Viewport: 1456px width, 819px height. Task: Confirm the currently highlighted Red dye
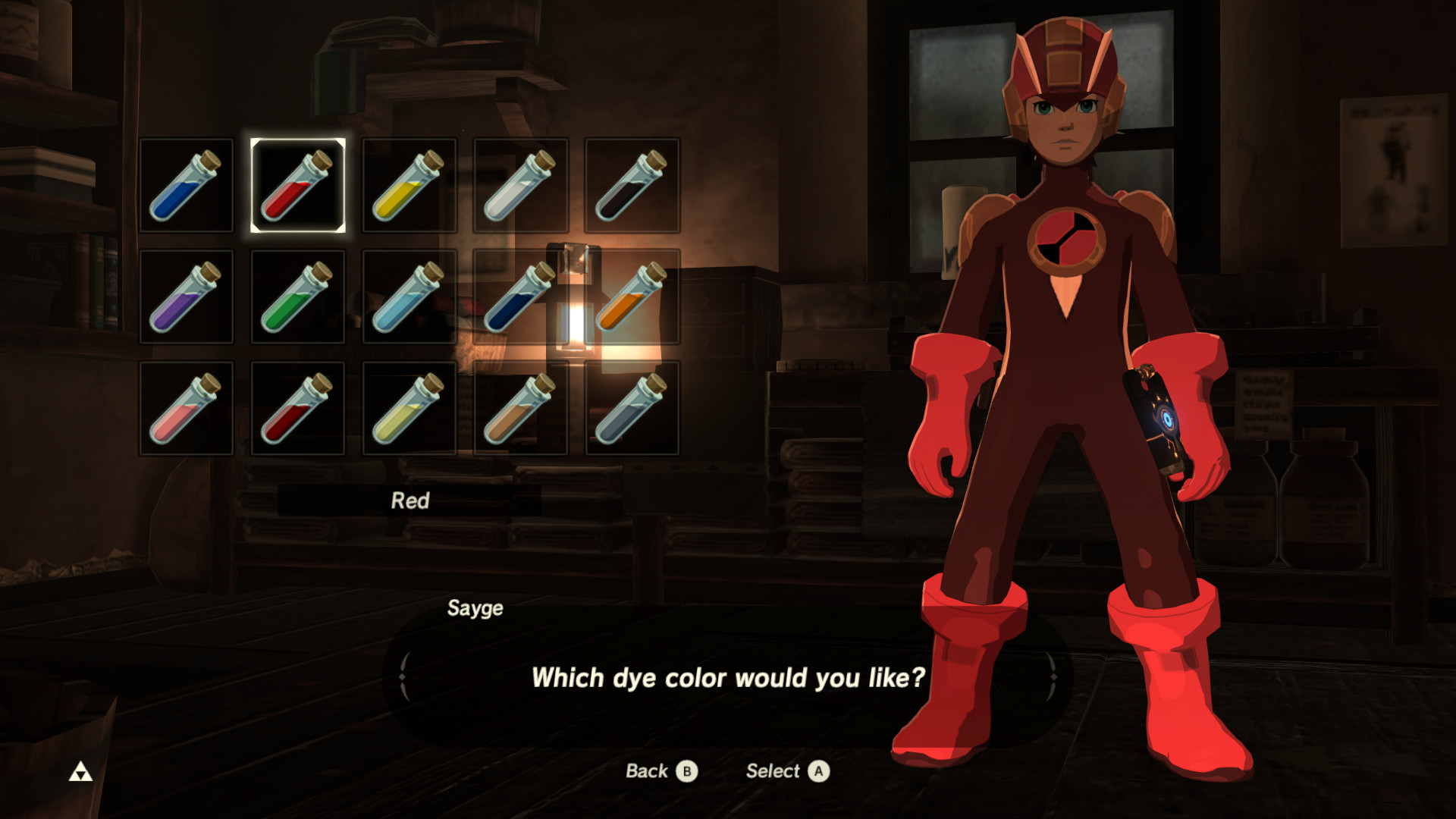[297, 185]
